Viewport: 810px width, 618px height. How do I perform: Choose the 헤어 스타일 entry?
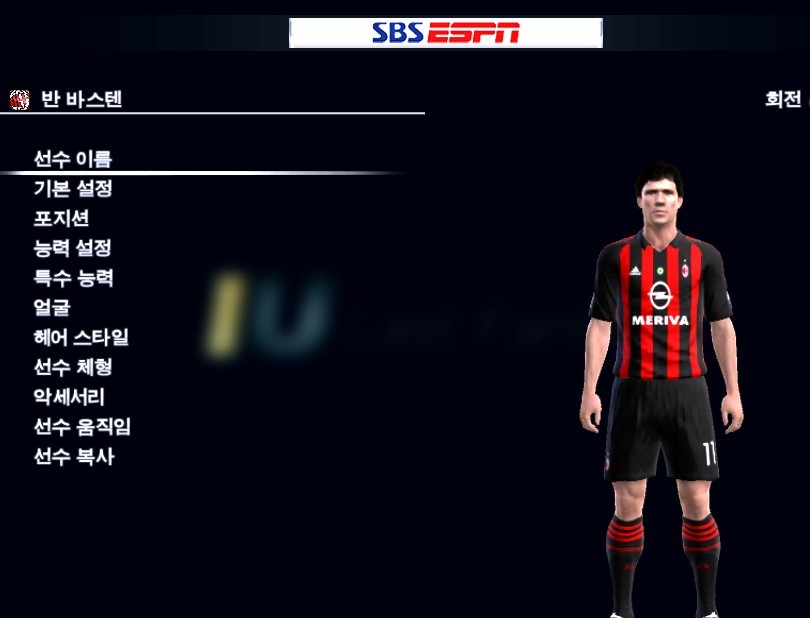[x=81, y=338]
